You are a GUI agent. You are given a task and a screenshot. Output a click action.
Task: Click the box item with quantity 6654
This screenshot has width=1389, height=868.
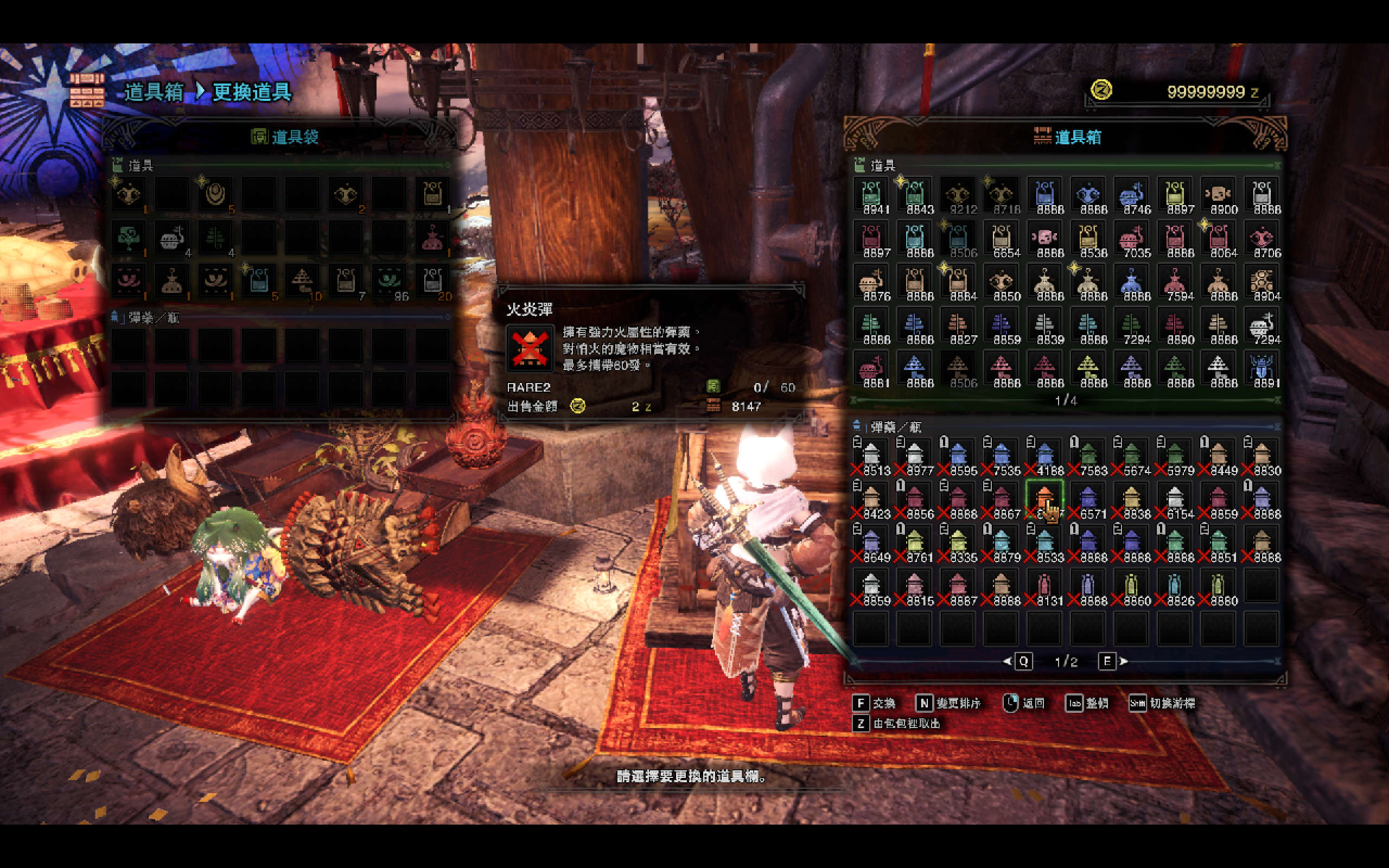point(1001,238)
